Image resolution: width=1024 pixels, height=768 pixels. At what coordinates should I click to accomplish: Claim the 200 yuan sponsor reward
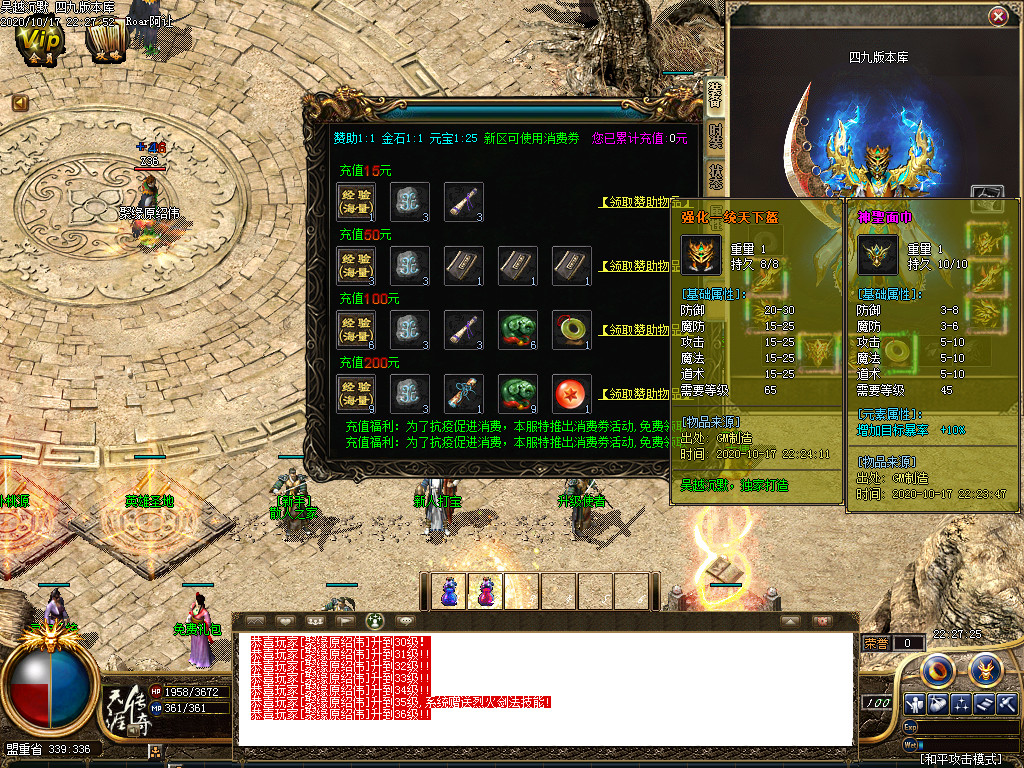tap(639, 394)
